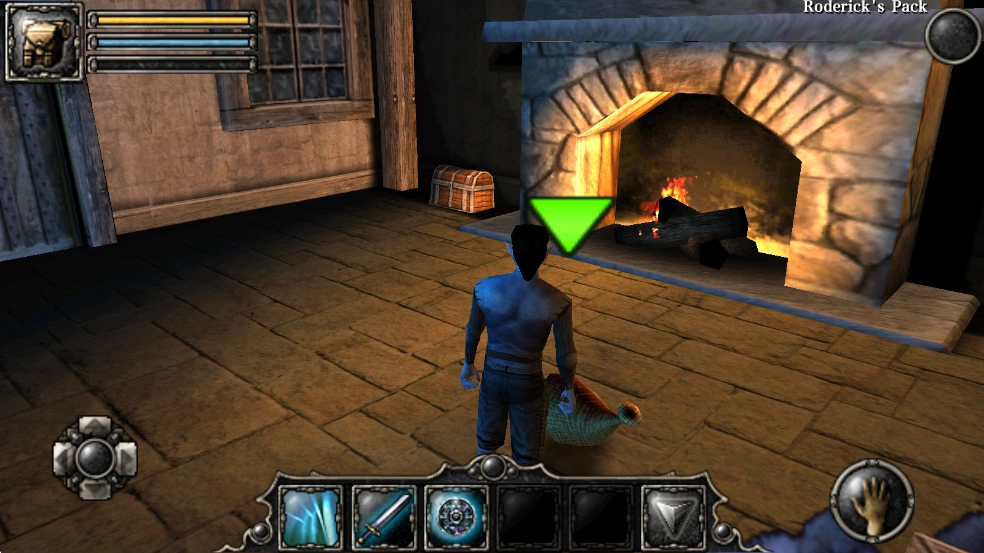Use the directional movement pad
The width and height of the screenshot is (984, 553).
pos(95,459)
